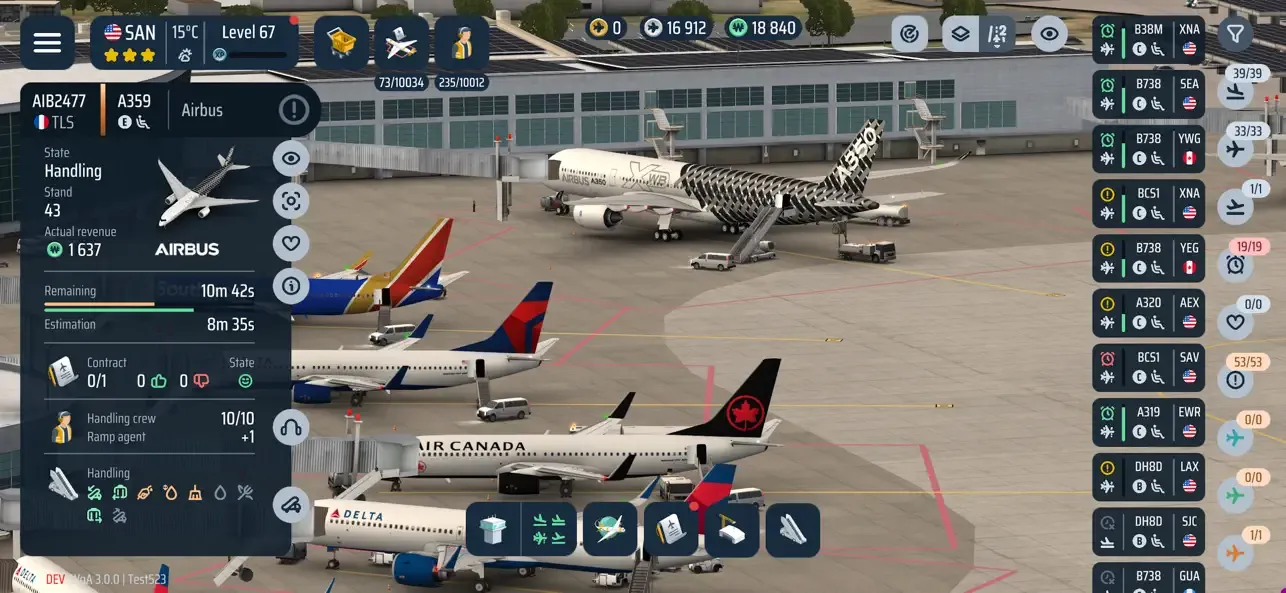Open the contracts notebook in bottom toolbar

coord(670,530)
